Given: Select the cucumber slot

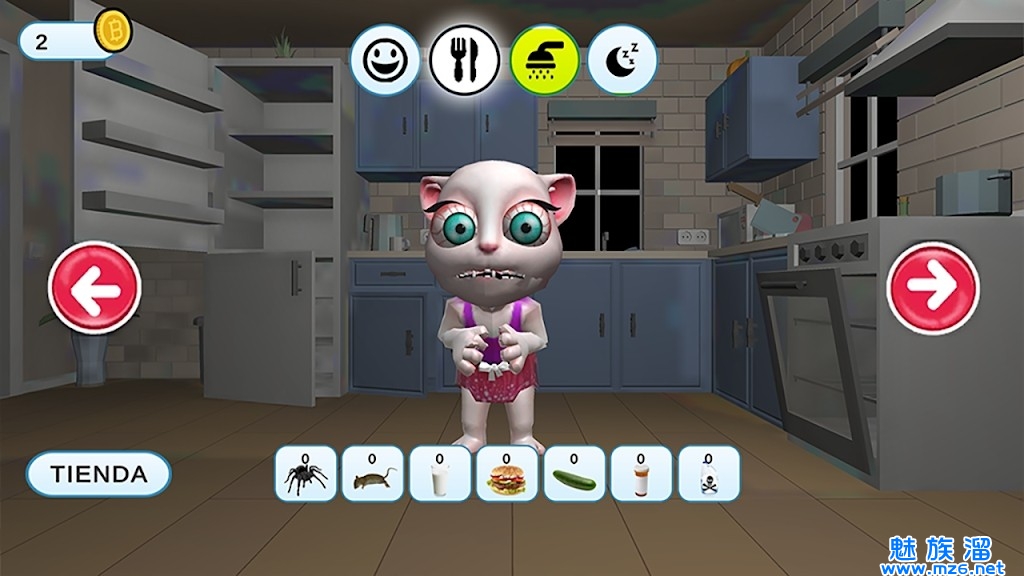Looking at the screenshot, I should tap(574, 474).
